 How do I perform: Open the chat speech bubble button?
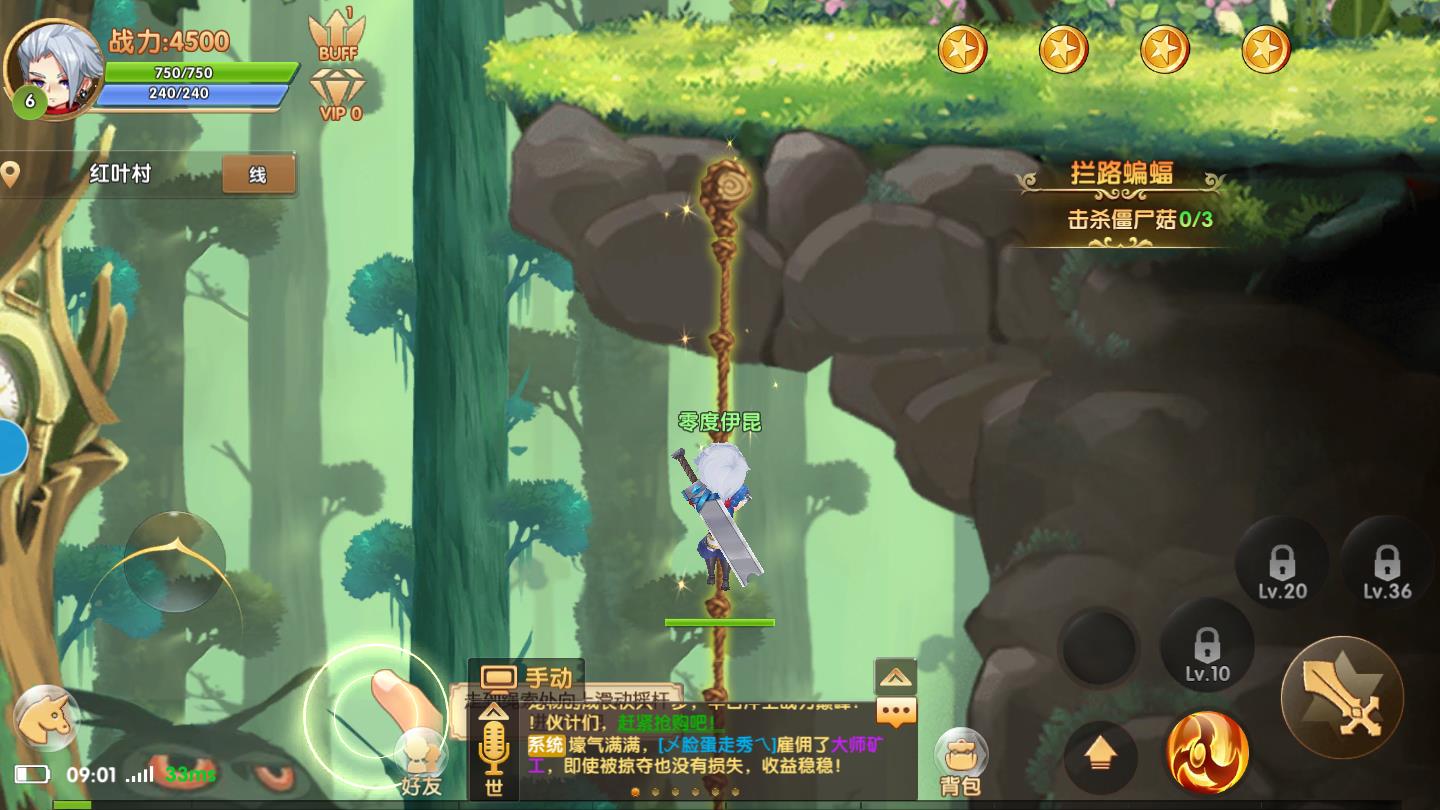coord(896,712)
